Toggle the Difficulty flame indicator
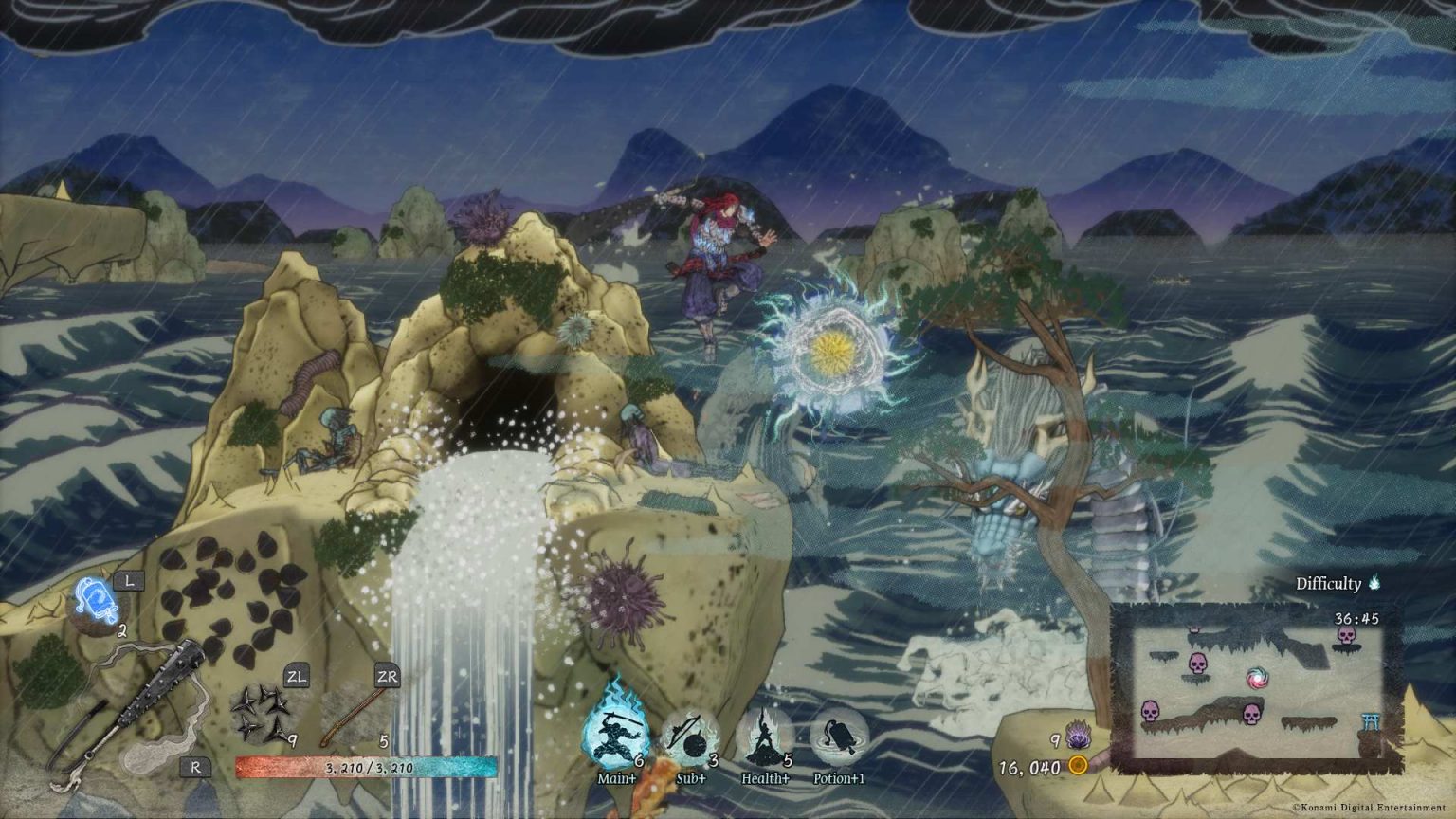1456x819 pixels. point(1373,583)
